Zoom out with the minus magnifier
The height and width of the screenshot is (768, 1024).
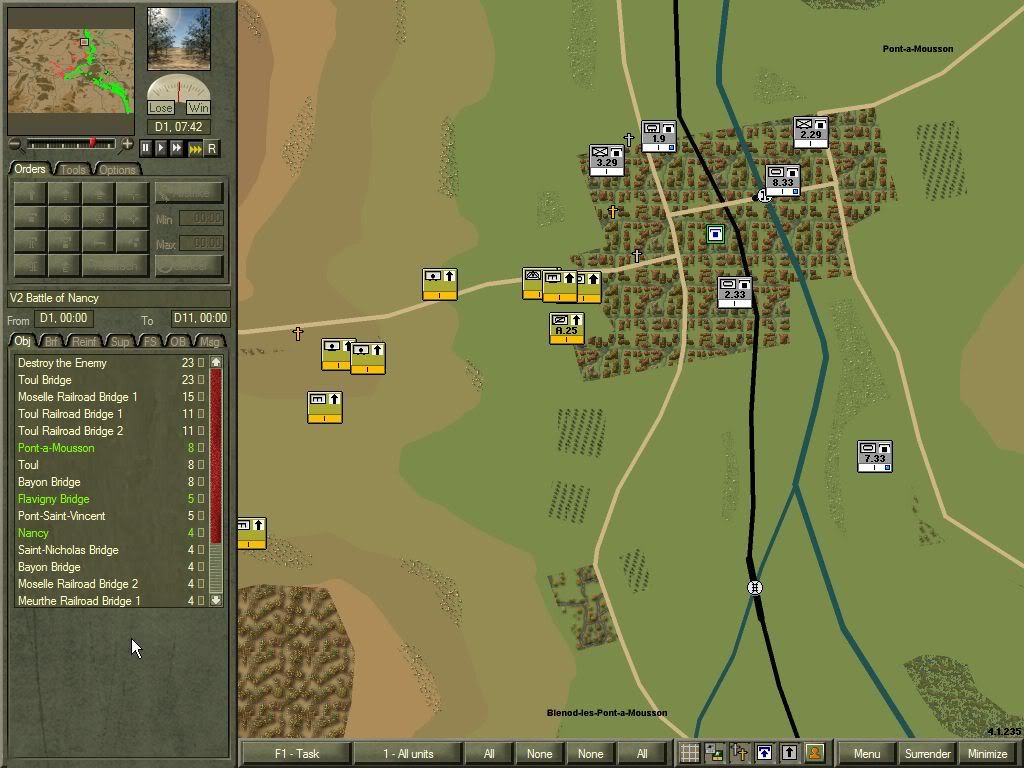(x=14, y=145)
